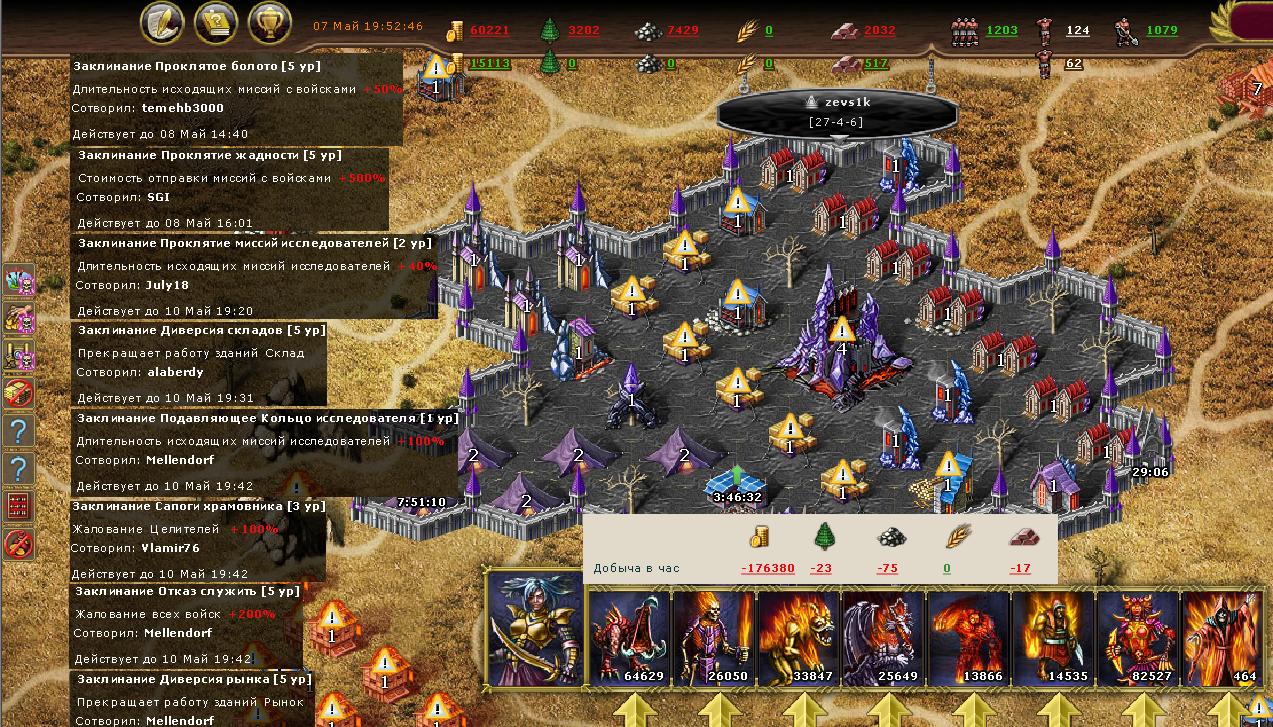Select the red hooded reaper unit slot
This screenshot has height=727, width=1273.
[1220, 638]
